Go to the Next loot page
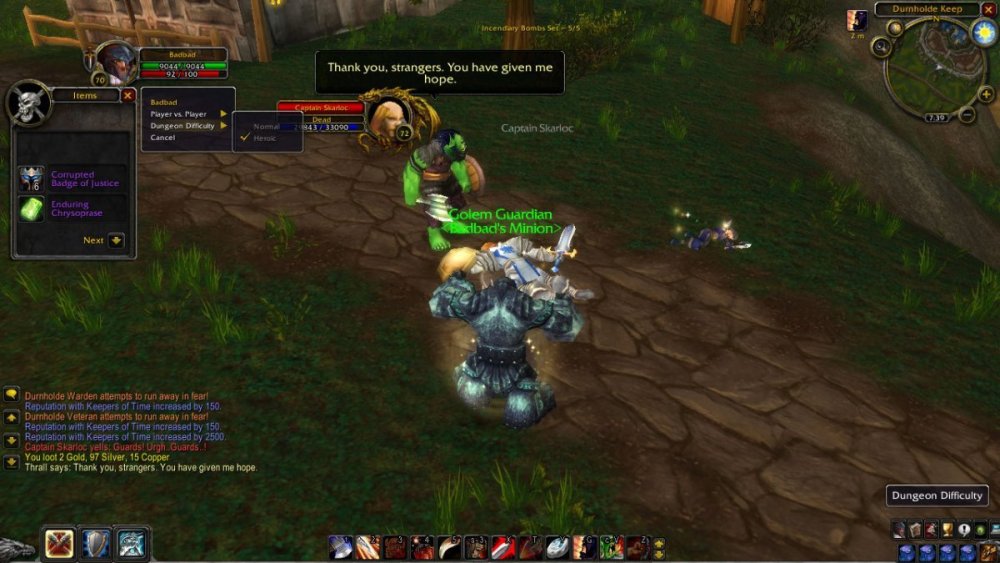 [x=116, y=240]
